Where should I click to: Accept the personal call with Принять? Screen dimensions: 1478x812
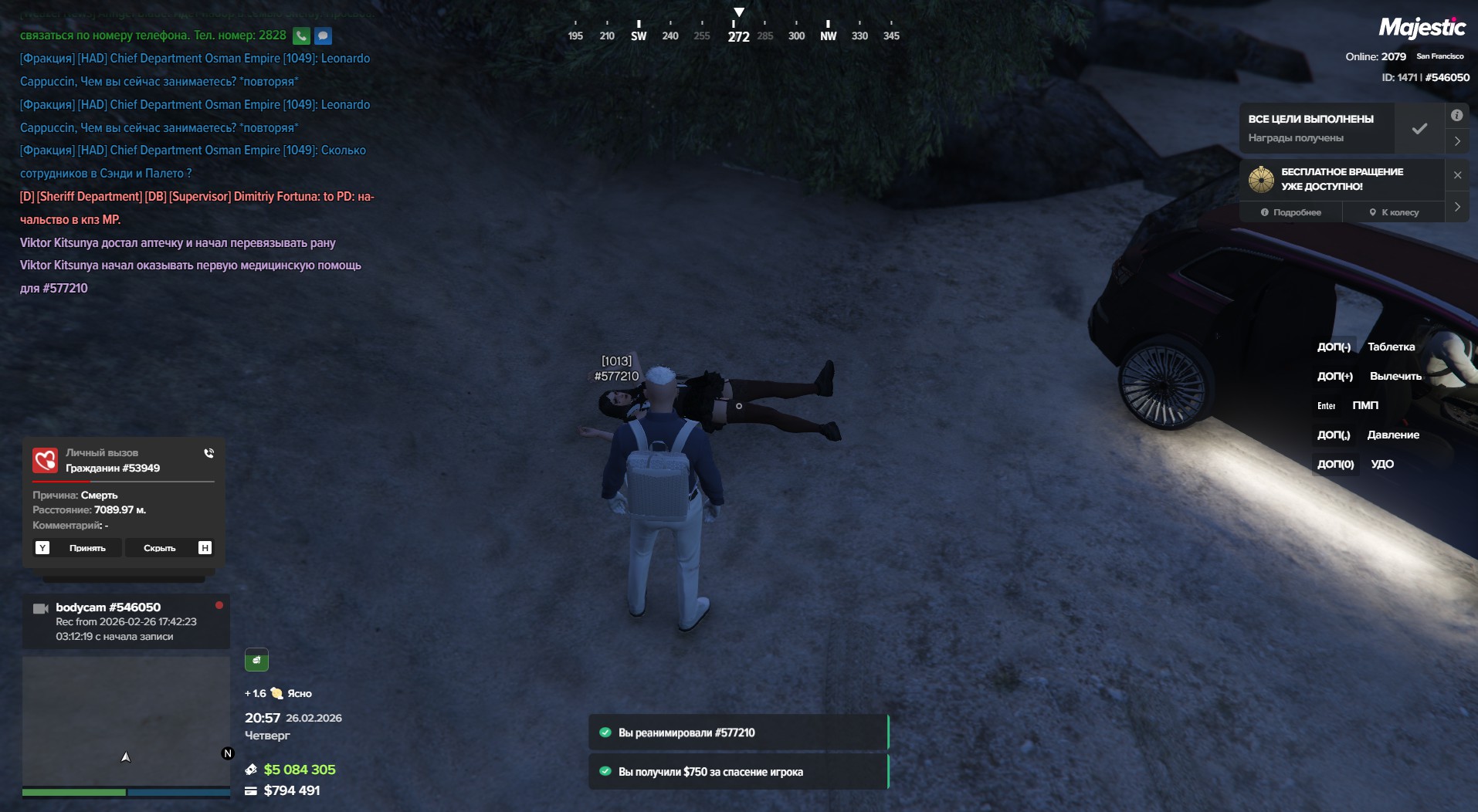click(86, 548)
